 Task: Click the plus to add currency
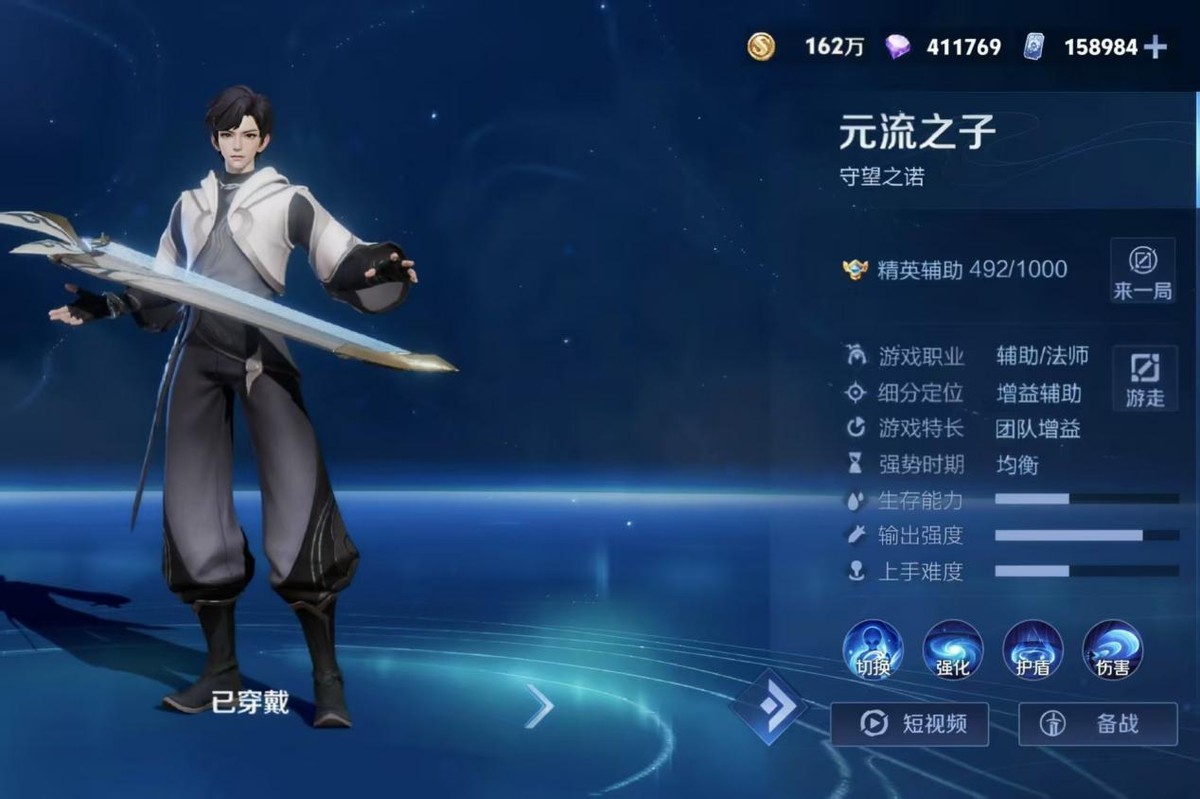[x=1155, y=47]
